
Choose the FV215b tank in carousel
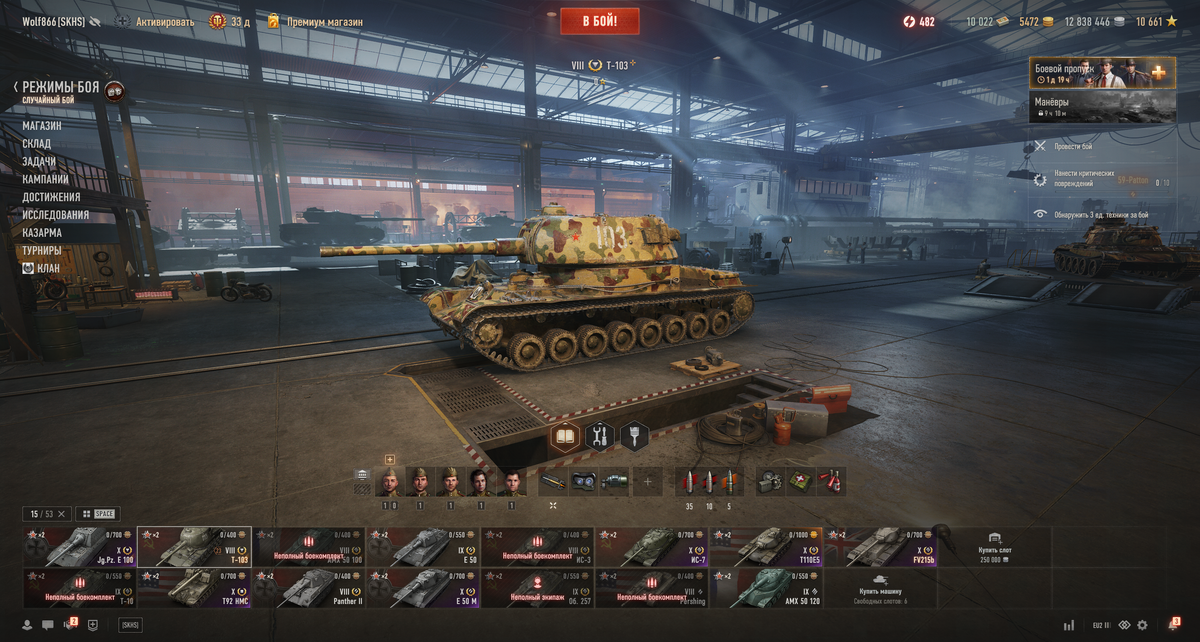coord(880,547)
